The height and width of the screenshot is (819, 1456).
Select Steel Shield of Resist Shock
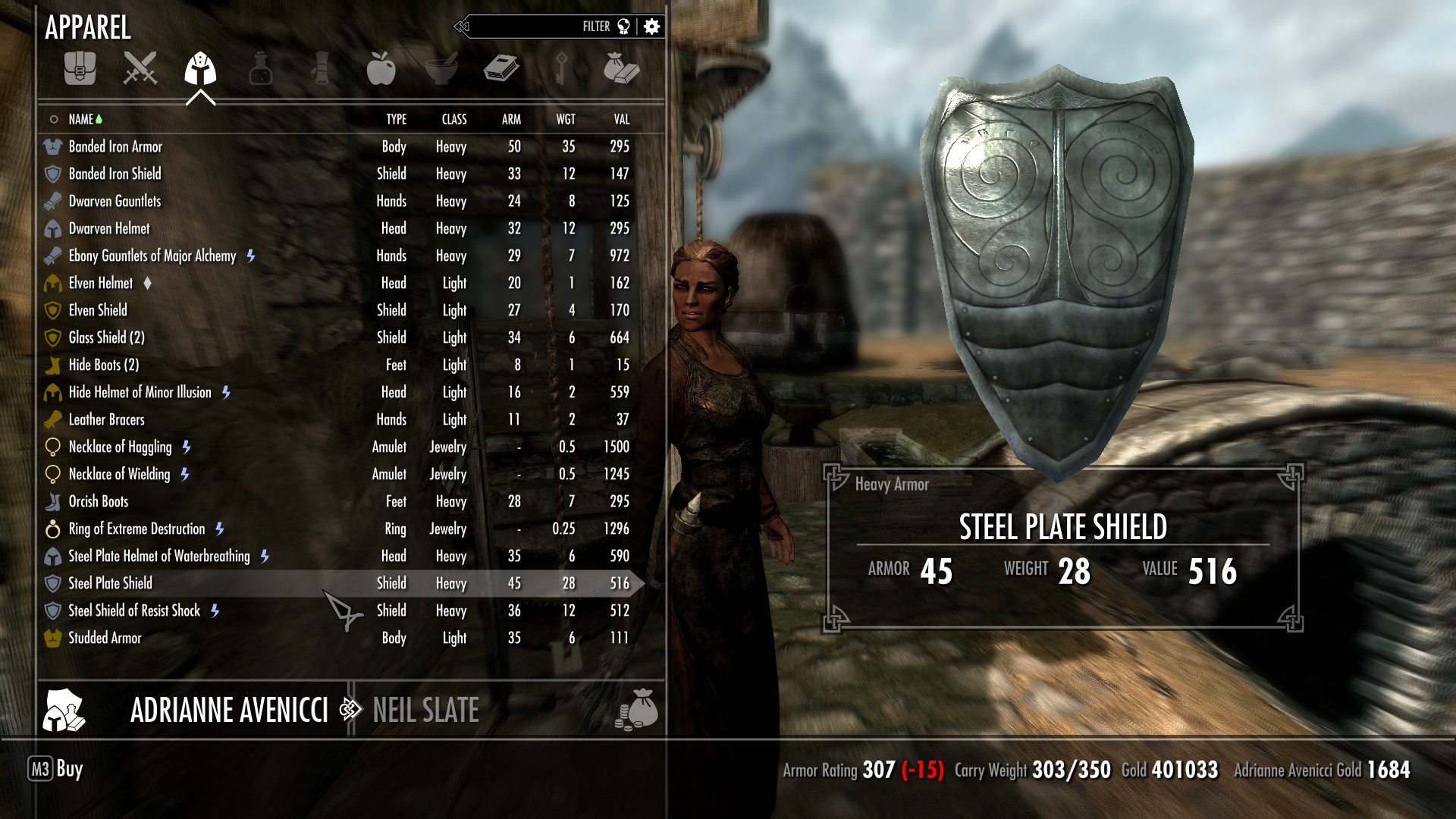pyautogui.click(x=134, y=610)
